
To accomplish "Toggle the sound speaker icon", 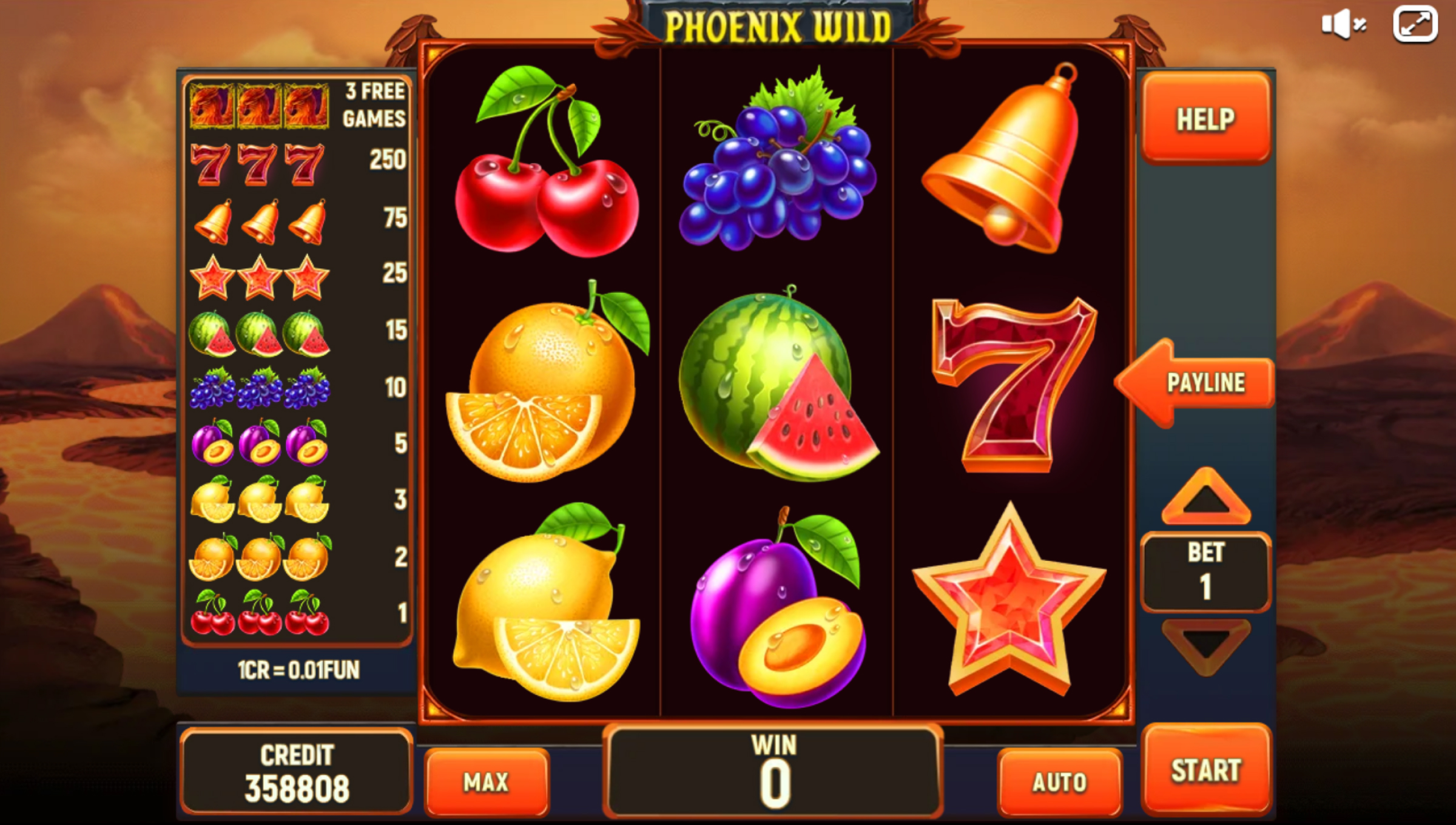I will coord(1343,25).
